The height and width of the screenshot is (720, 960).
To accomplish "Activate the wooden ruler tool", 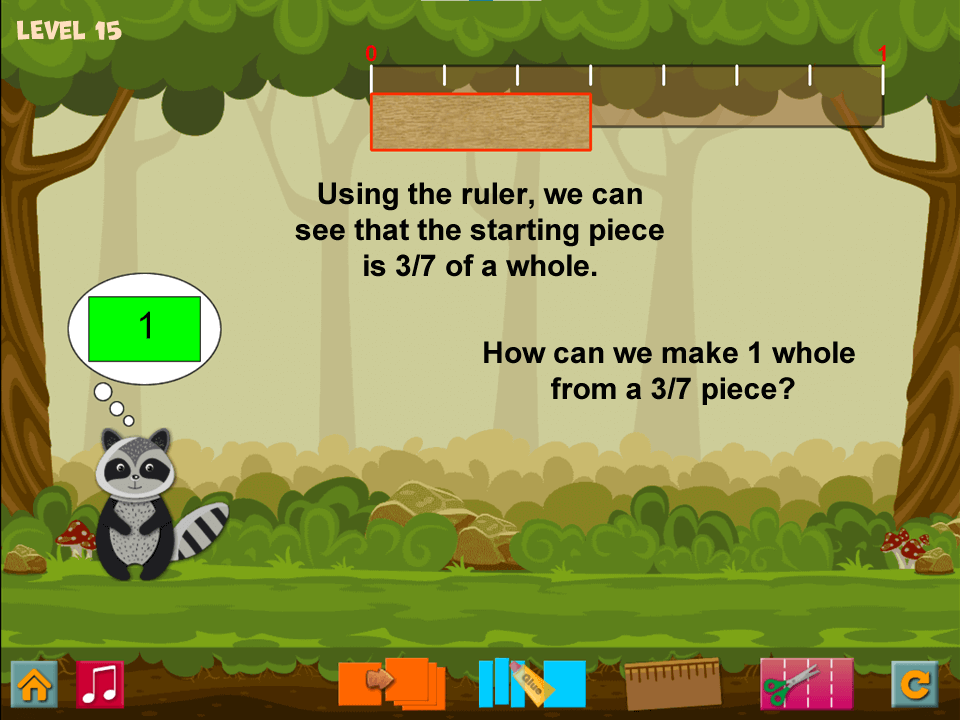I will pos(672,683).
